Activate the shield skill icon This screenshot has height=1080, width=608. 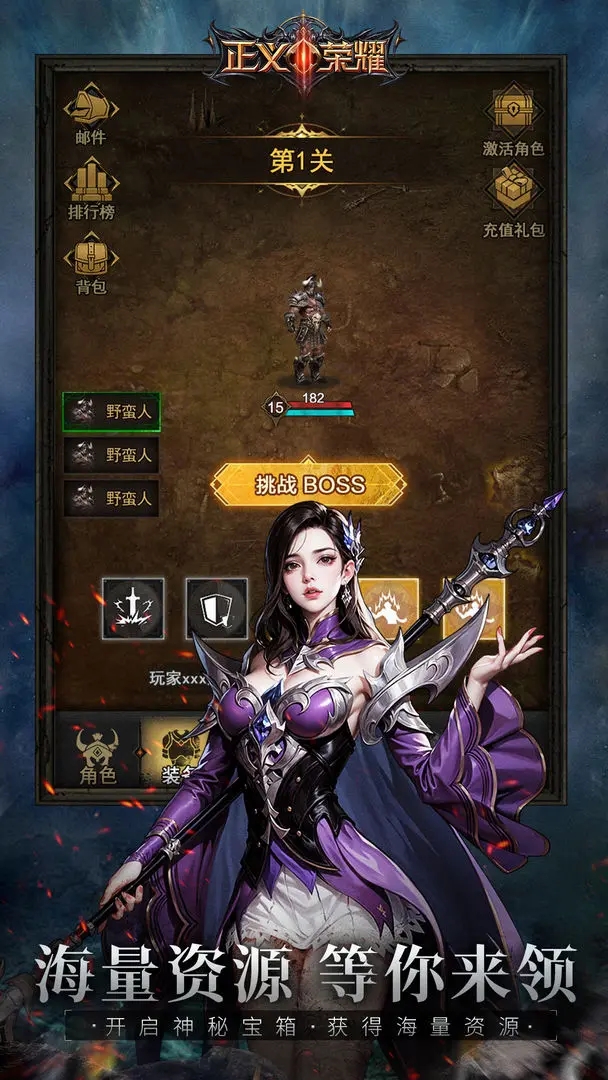tap(216, 609)
